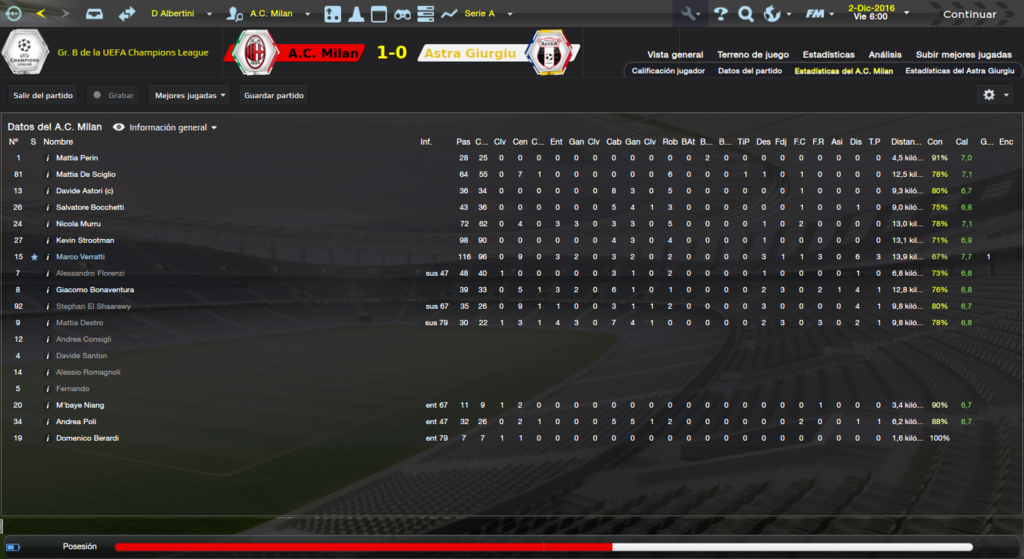Open Mattia Perin's player profile

coord(76,158)
